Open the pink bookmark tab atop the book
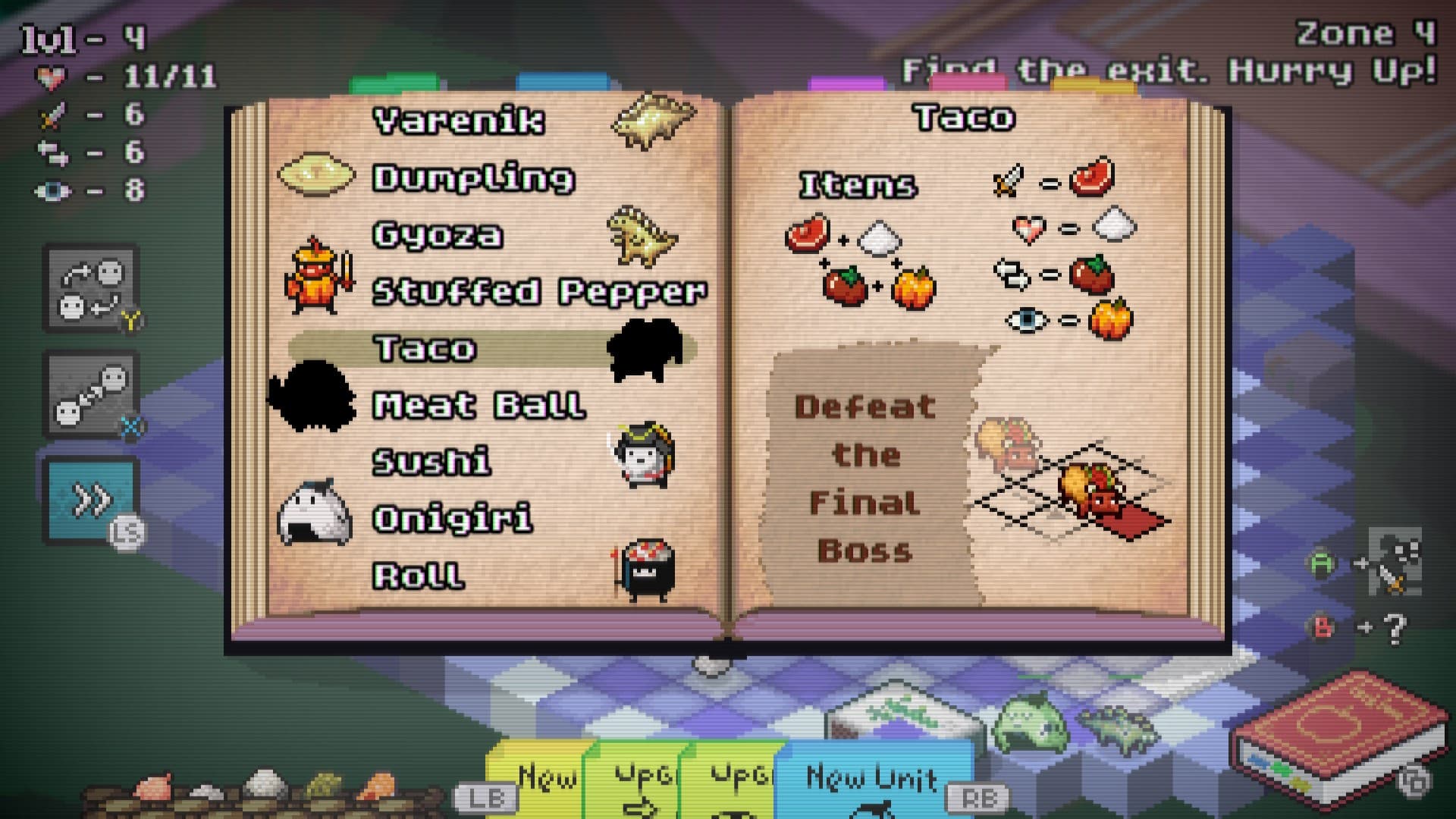The image size is (1456, 819). (x=967, y=83)
